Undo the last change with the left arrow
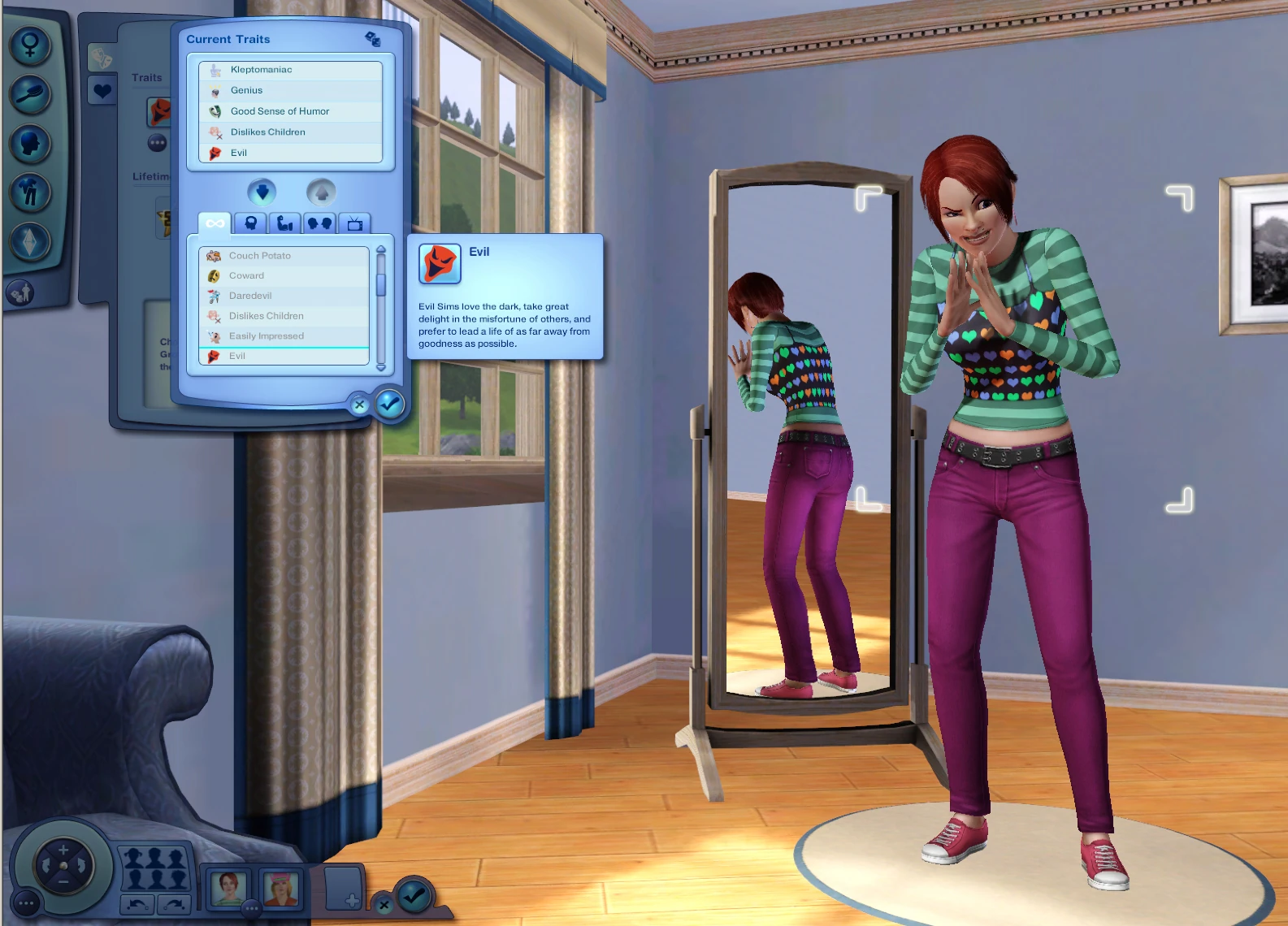The width and height of the screenshot is (1288, 926). point(137,903)
